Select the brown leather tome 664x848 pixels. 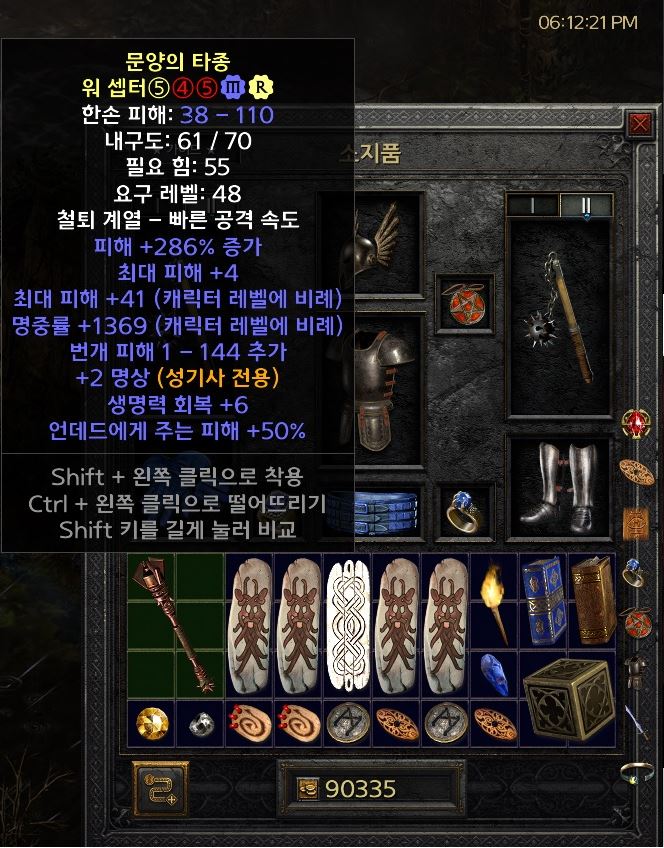click(594, 601)
